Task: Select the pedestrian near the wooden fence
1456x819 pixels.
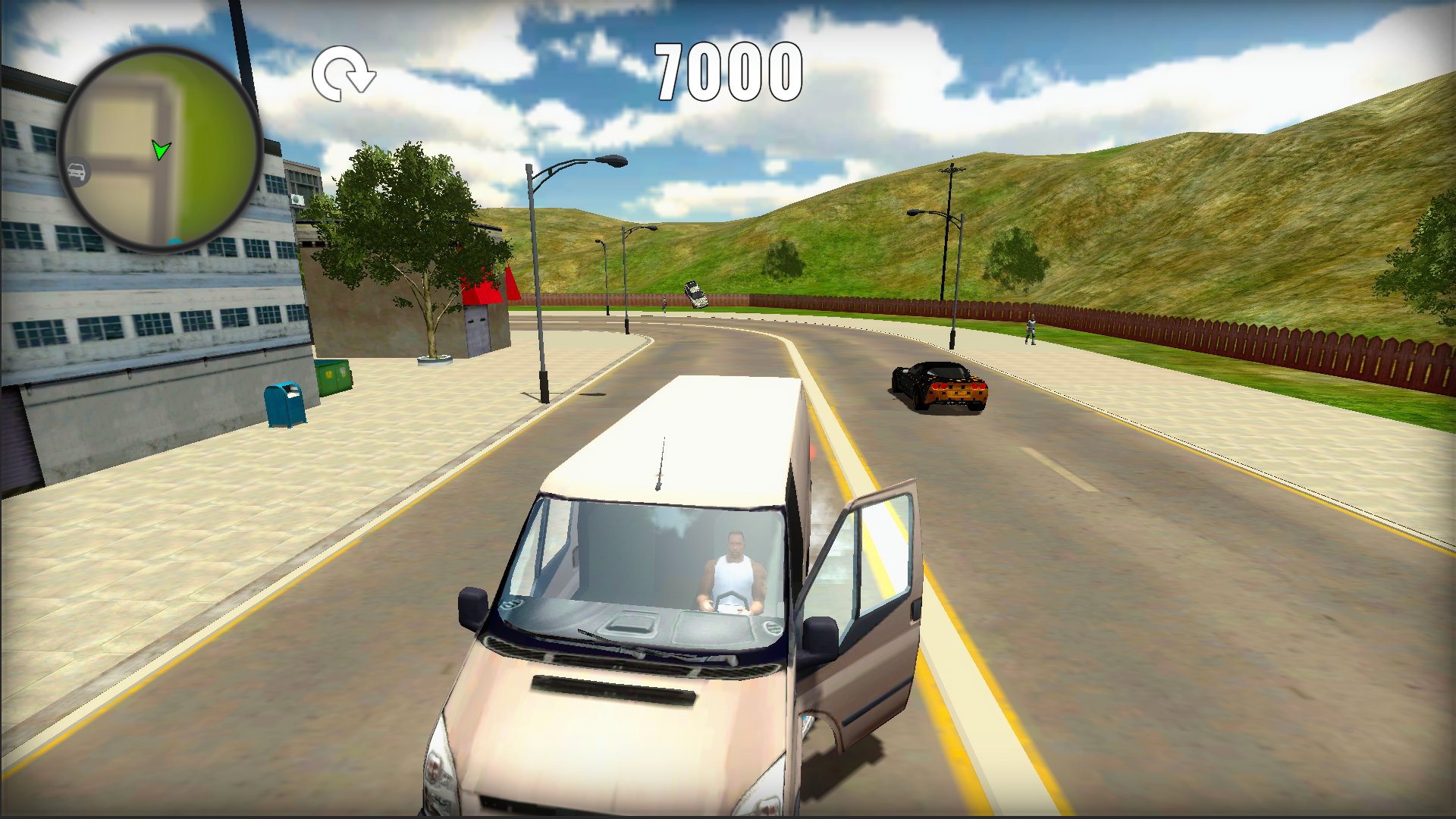Action: pos(1031,328)
